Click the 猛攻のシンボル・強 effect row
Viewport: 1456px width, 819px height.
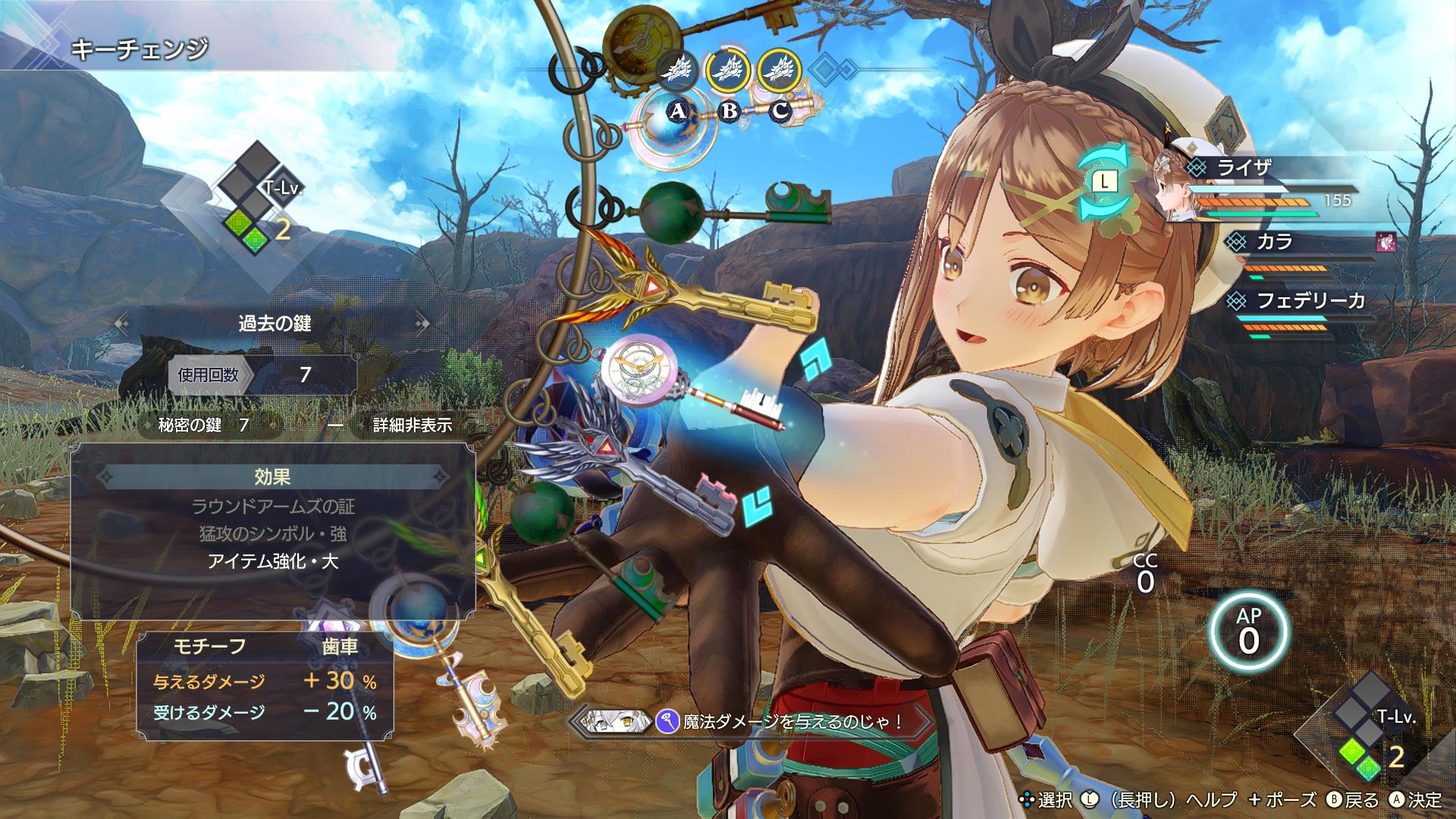(273, 534)
